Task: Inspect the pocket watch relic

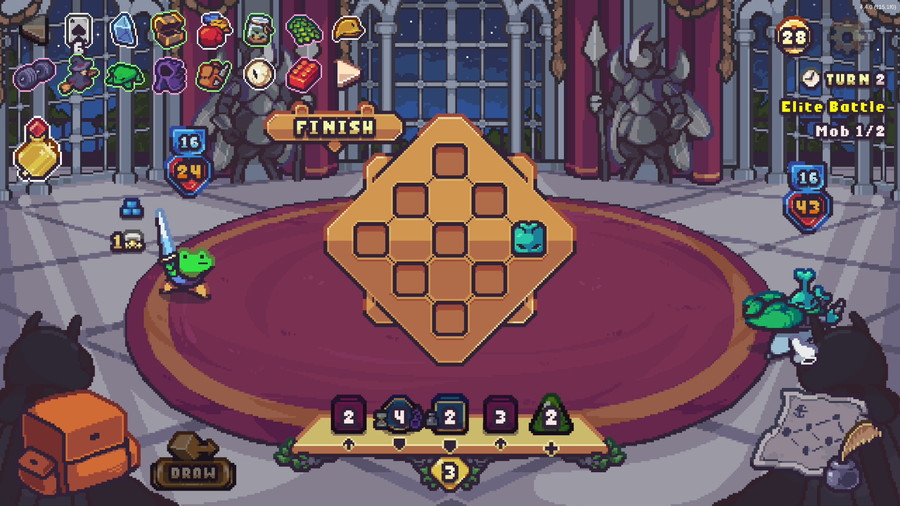Action: tap(259, 73)
